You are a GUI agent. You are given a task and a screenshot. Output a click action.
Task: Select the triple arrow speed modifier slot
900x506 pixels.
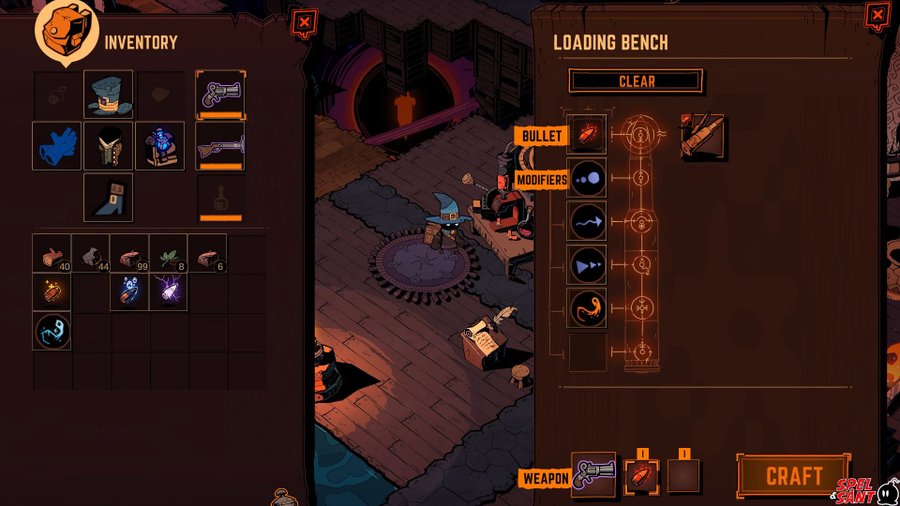[587, 265]
